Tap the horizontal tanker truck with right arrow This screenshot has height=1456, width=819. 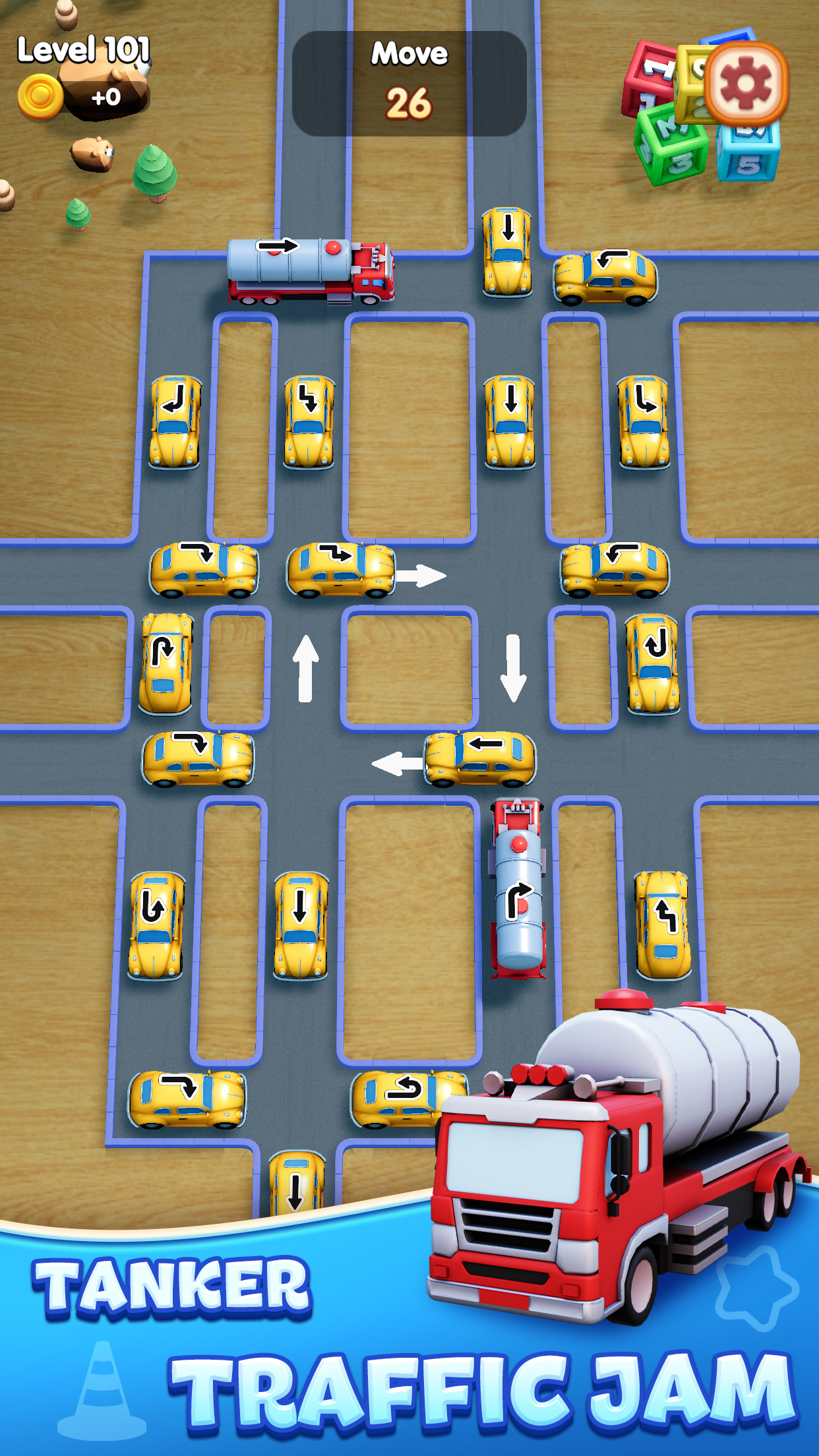click(x=310, y=271)
